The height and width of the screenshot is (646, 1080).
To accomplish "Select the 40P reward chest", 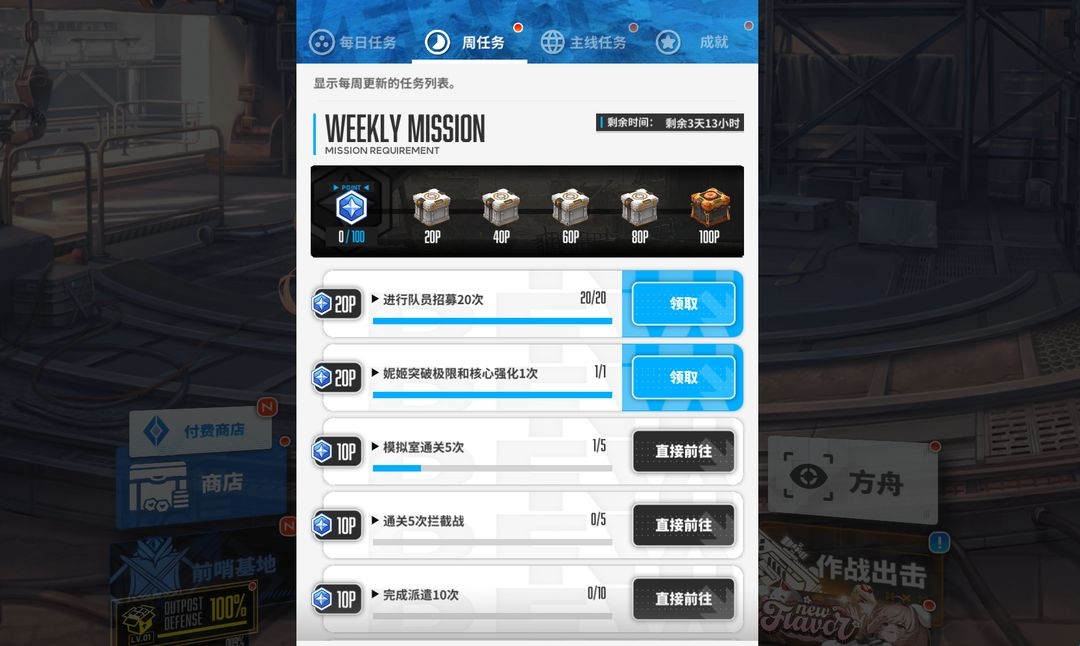I will coord(501,209).
